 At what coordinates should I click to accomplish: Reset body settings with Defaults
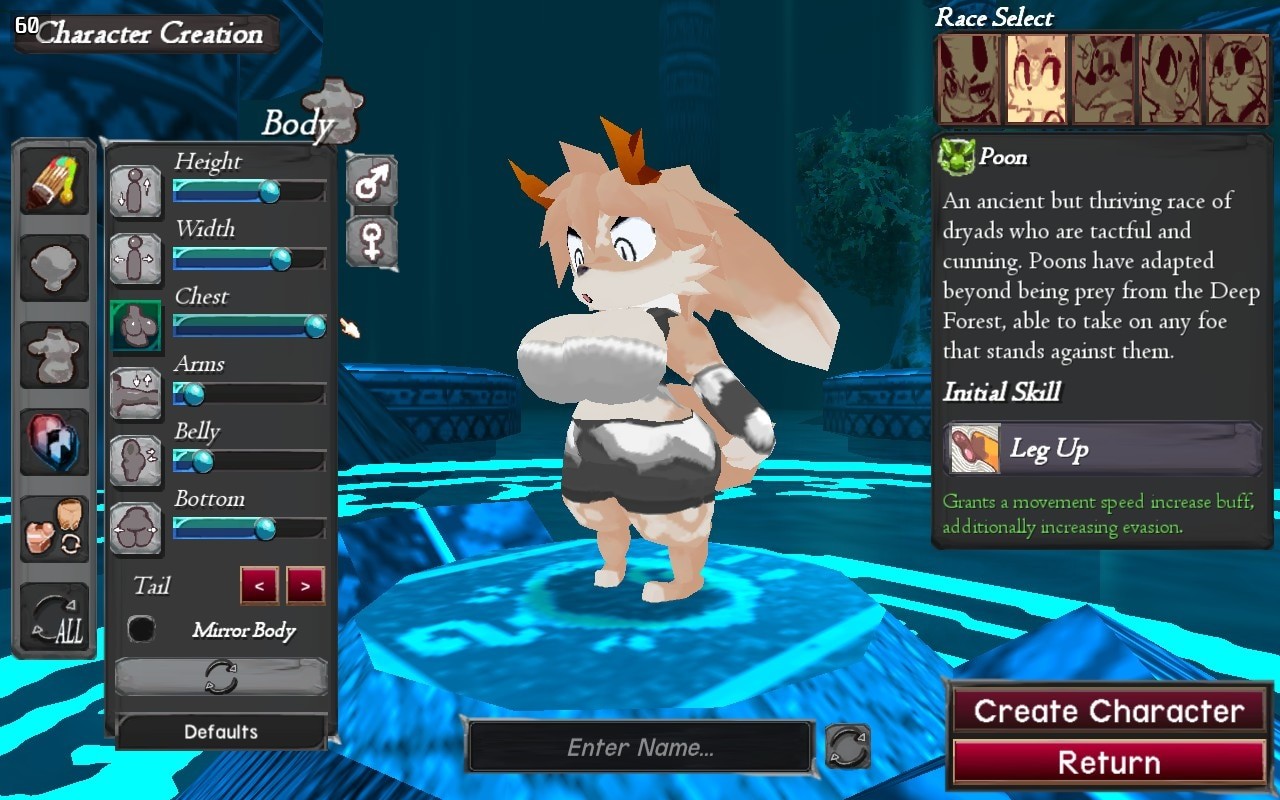pyautogui.click(x=221, y=732)
